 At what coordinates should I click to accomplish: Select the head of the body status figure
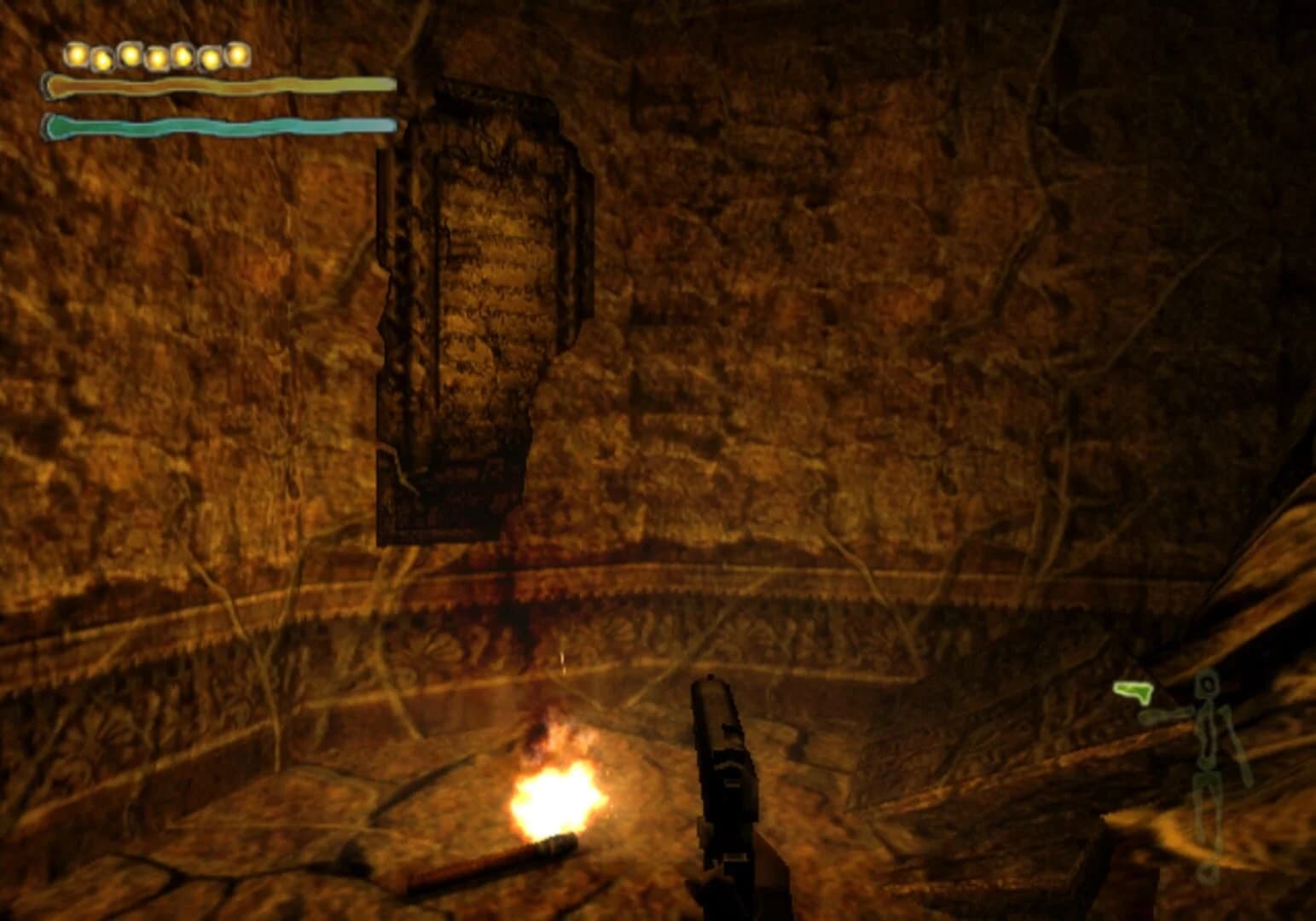[1208, 684]
